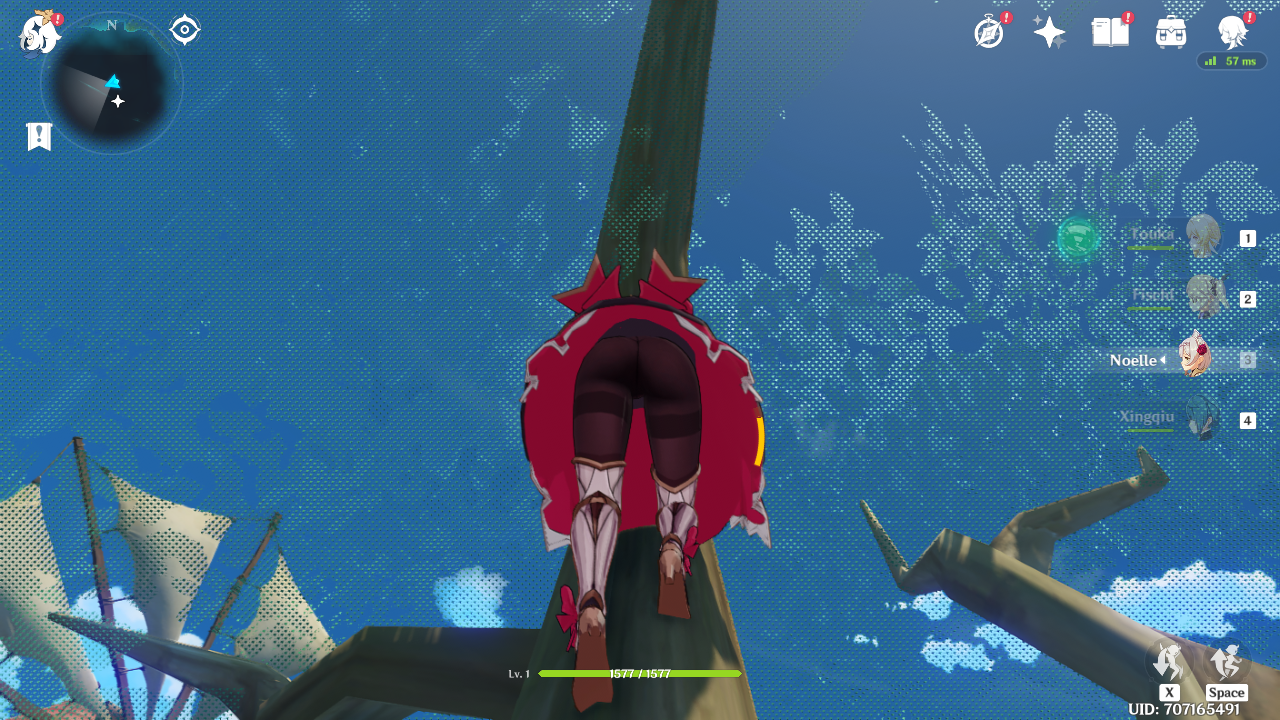Open the compass events icon

tap(989, 32)
